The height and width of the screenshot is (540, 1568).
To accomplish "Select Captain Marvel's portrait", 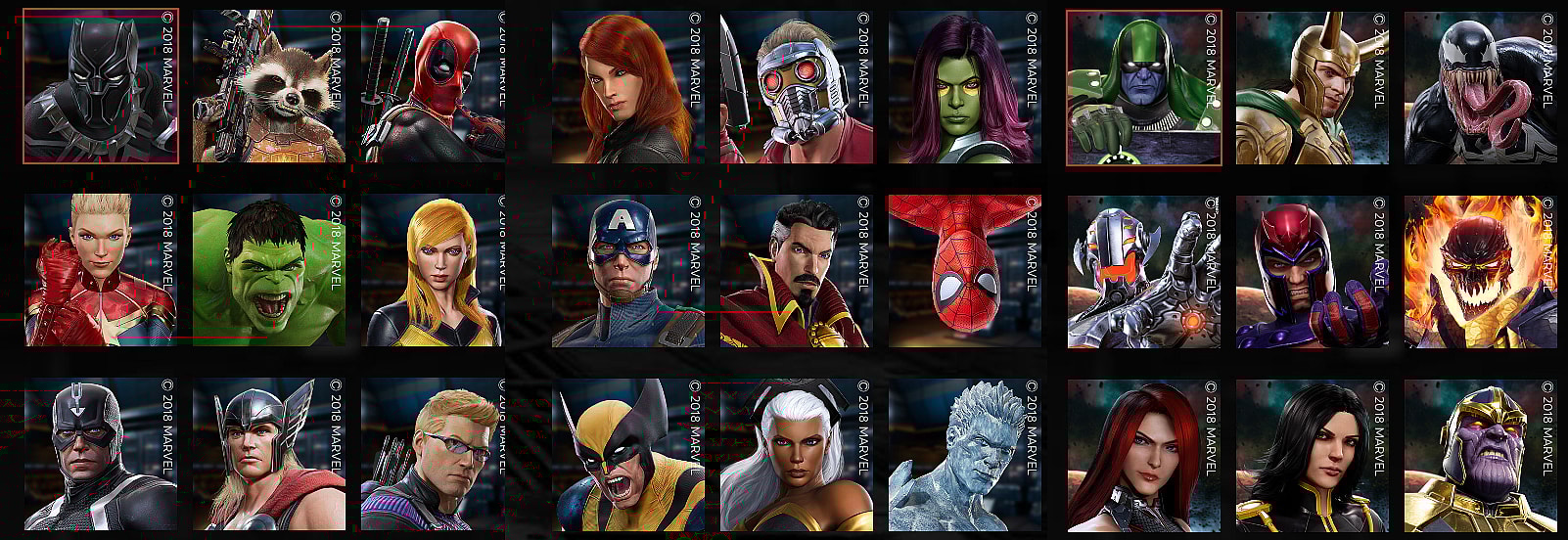I will tap(101, 270).
